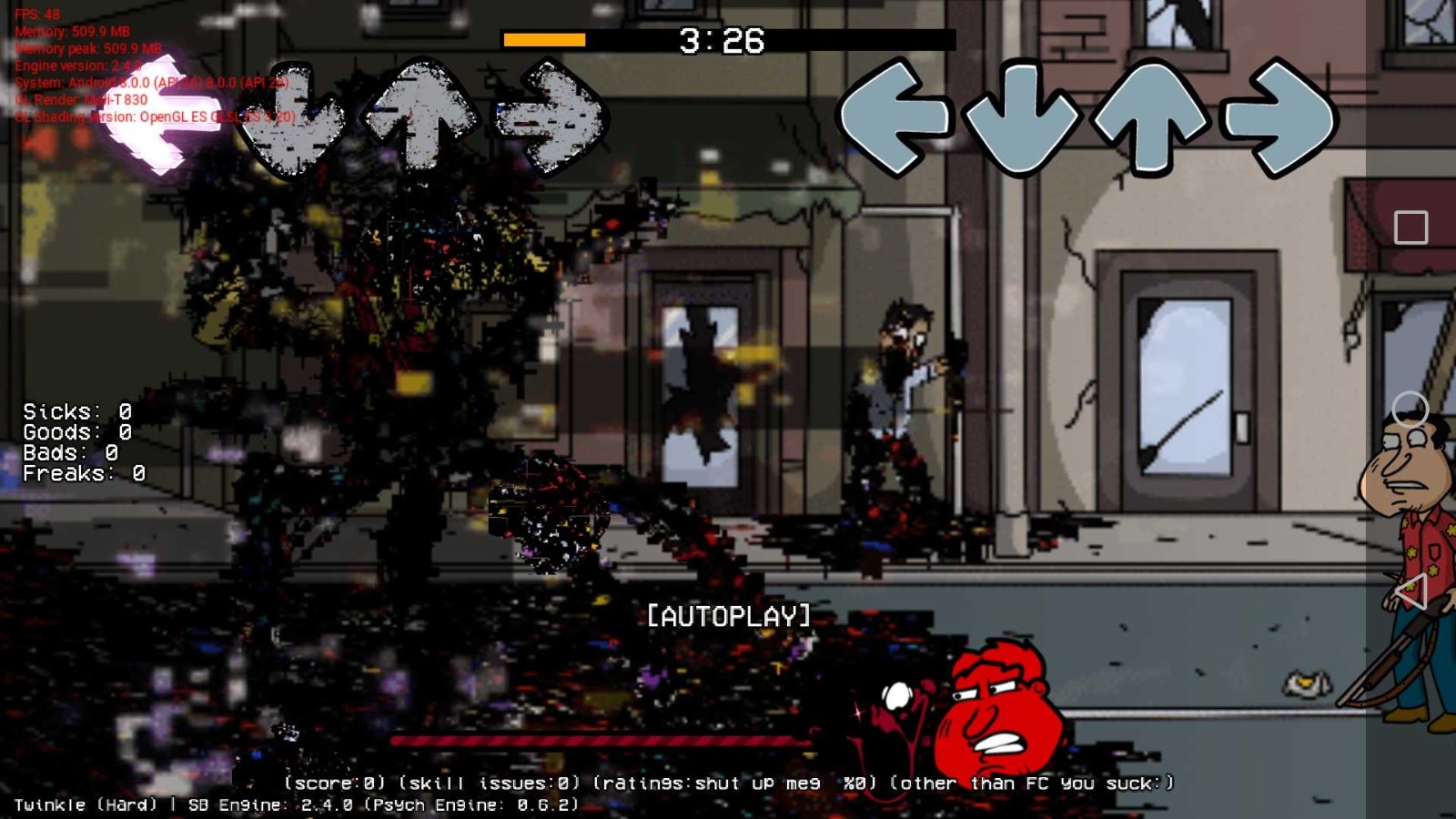Tap the player's gray up arrow receptor
Image resolution: width=1456 pixels, height=819 pixels.
[x=1151, y=116]
